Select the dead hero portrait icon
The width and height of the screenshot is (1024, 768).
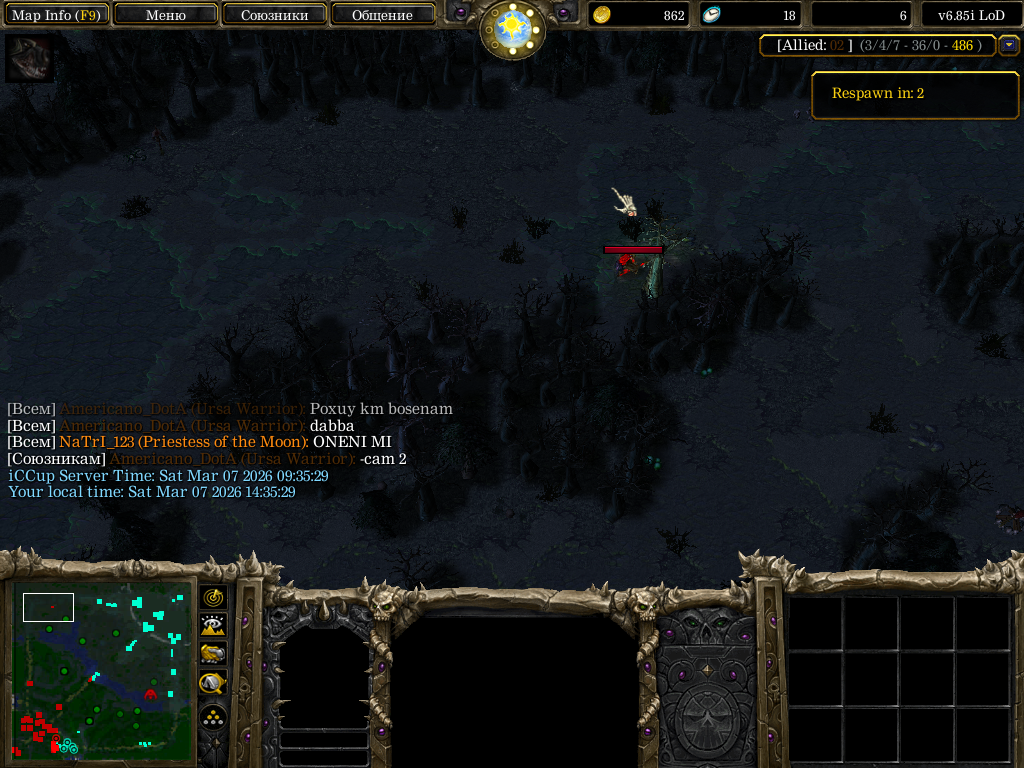click(x=29, y=58)
